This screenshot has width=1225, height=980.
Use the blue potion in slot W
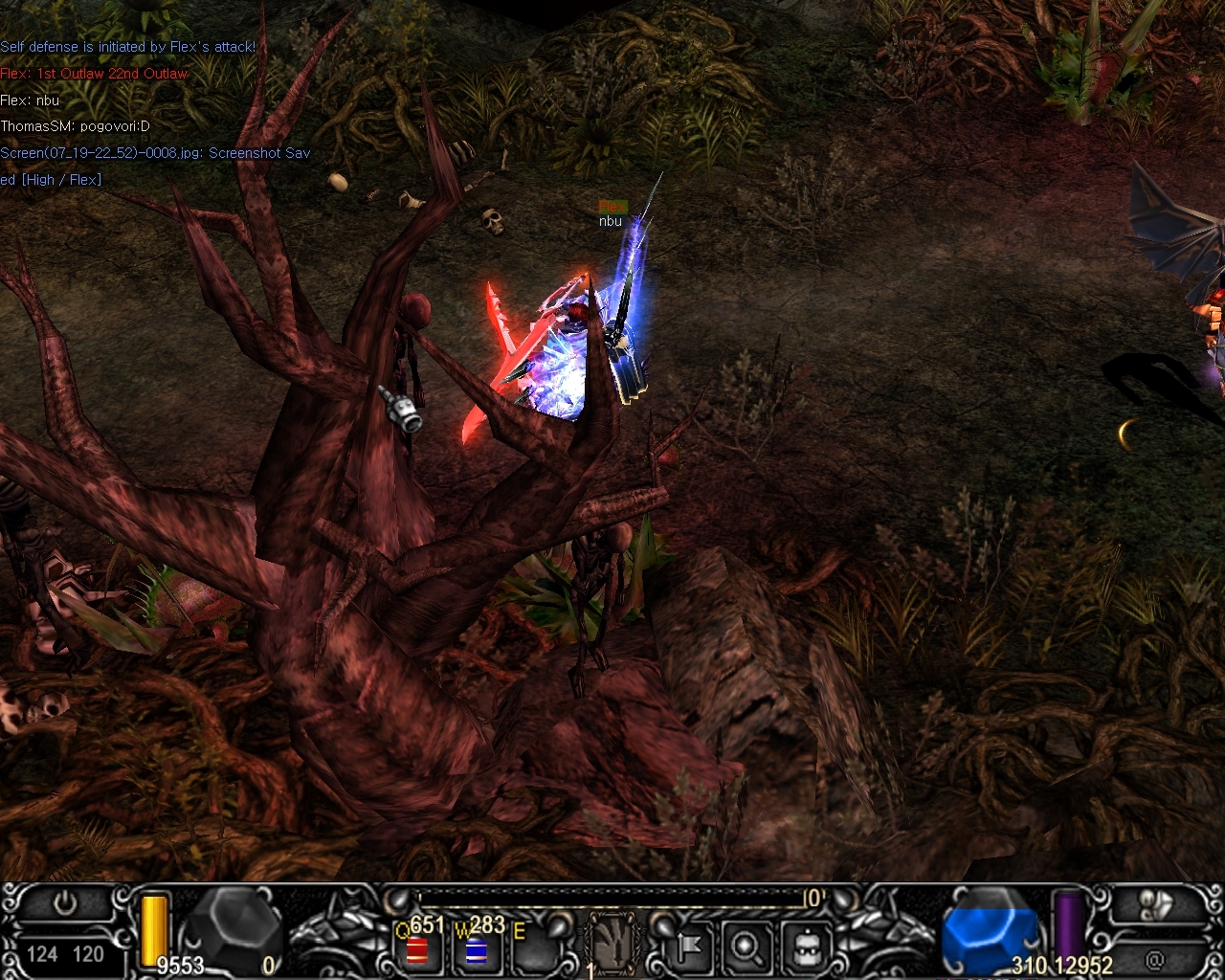476,950
